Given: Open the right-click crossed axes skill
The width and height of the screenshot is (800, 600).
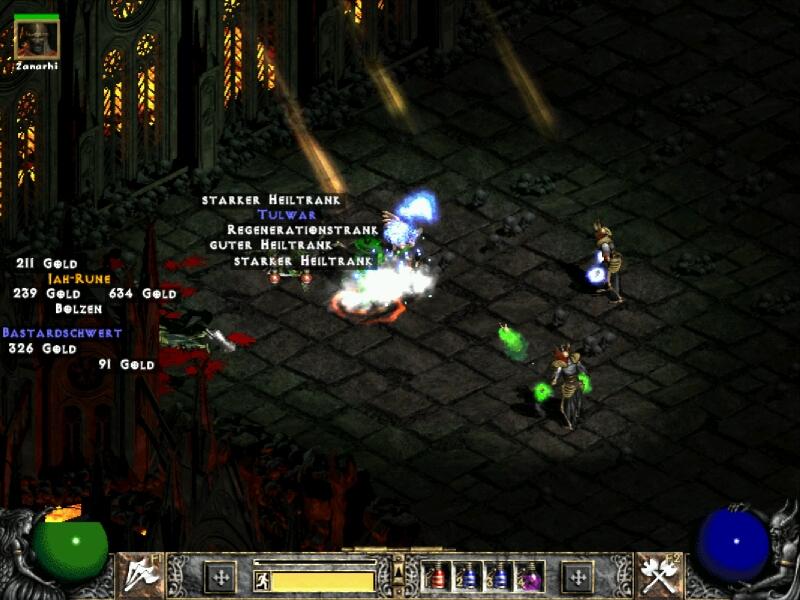Looking at the screenshot, I should pos(659,575).
